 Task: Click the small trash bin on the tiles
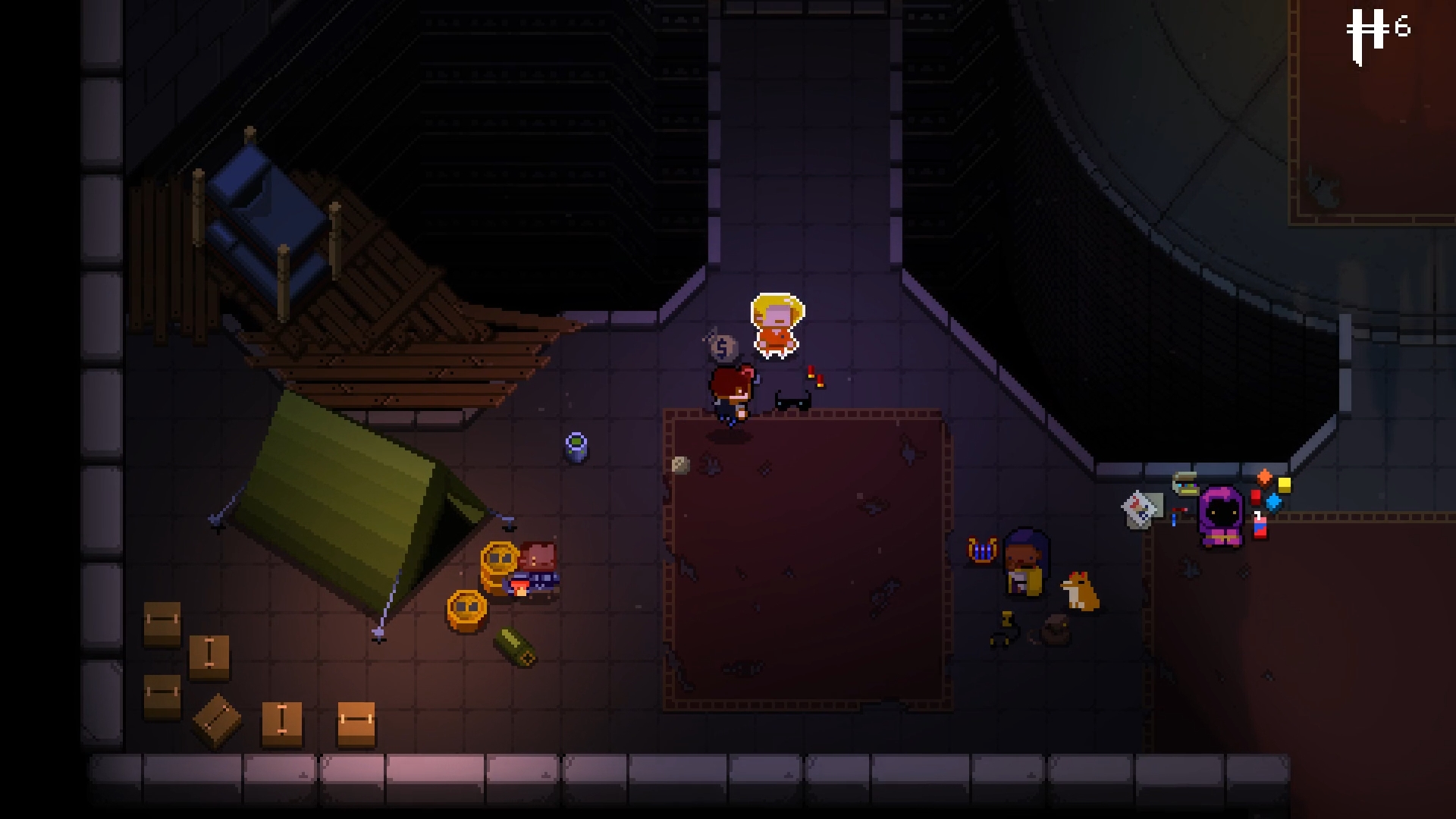pyautogui.click(x=577, y=447)
